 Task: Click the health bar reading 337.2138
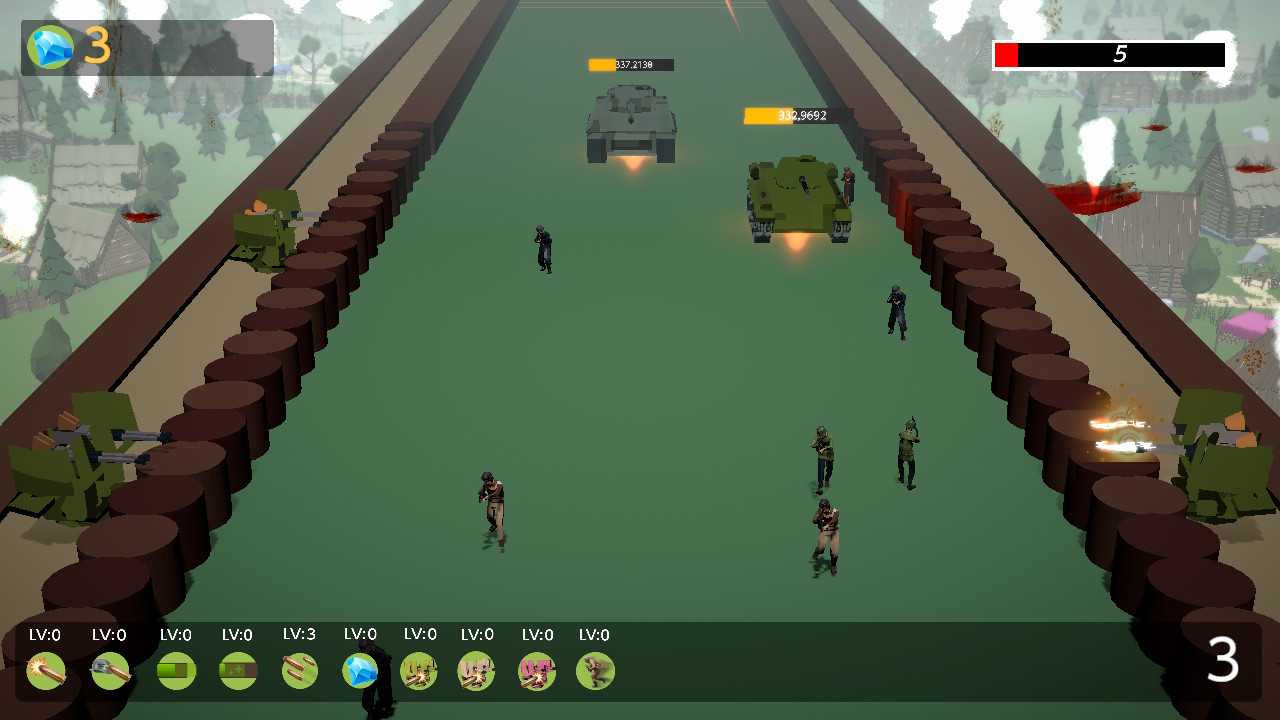630,64
